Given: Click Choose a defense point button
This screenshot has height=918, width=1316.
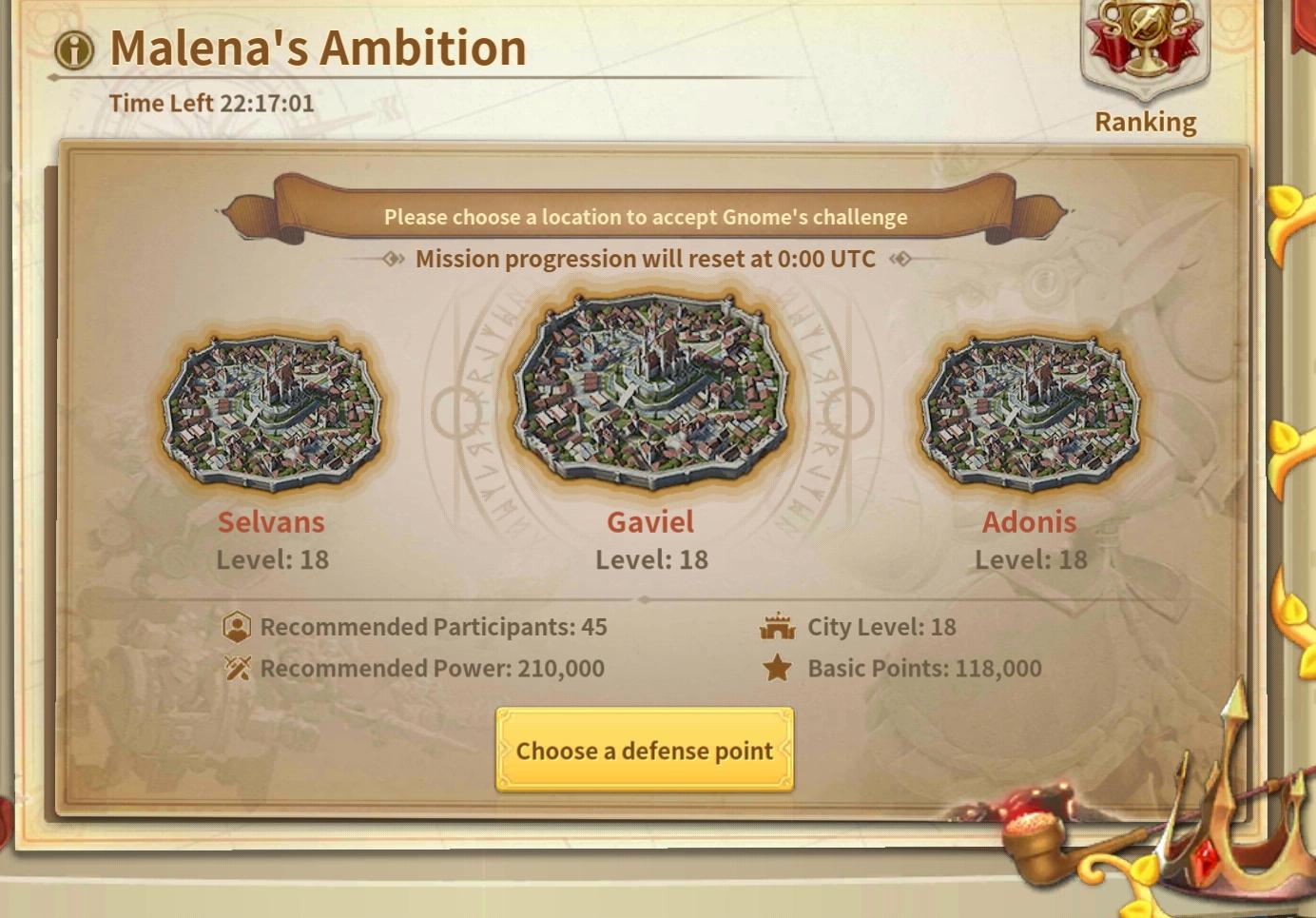Looking at the screenshot, I should coord(644,750).
